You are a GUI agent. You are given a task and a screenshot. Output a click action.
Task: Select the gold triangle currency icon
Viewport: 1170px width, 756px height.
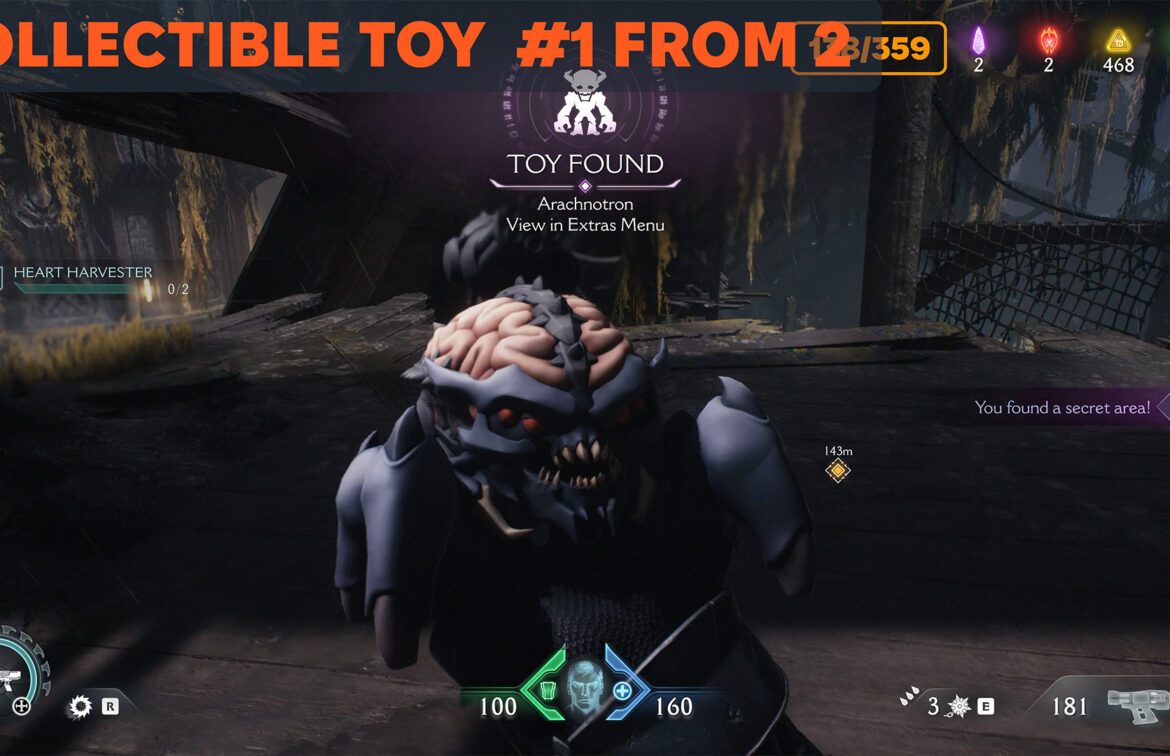coord(1117,41)
